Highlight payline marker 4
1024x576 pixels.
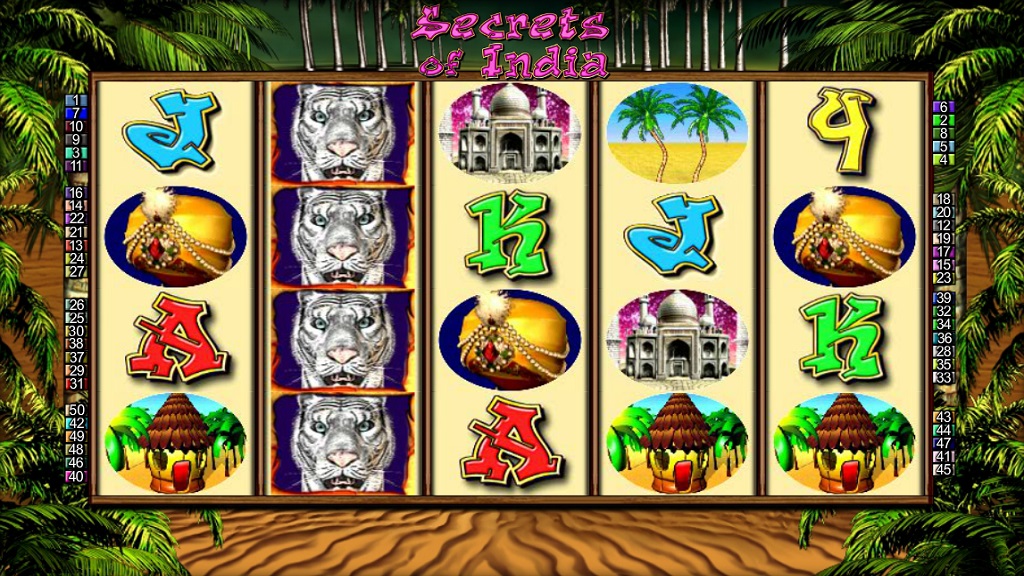944,159
